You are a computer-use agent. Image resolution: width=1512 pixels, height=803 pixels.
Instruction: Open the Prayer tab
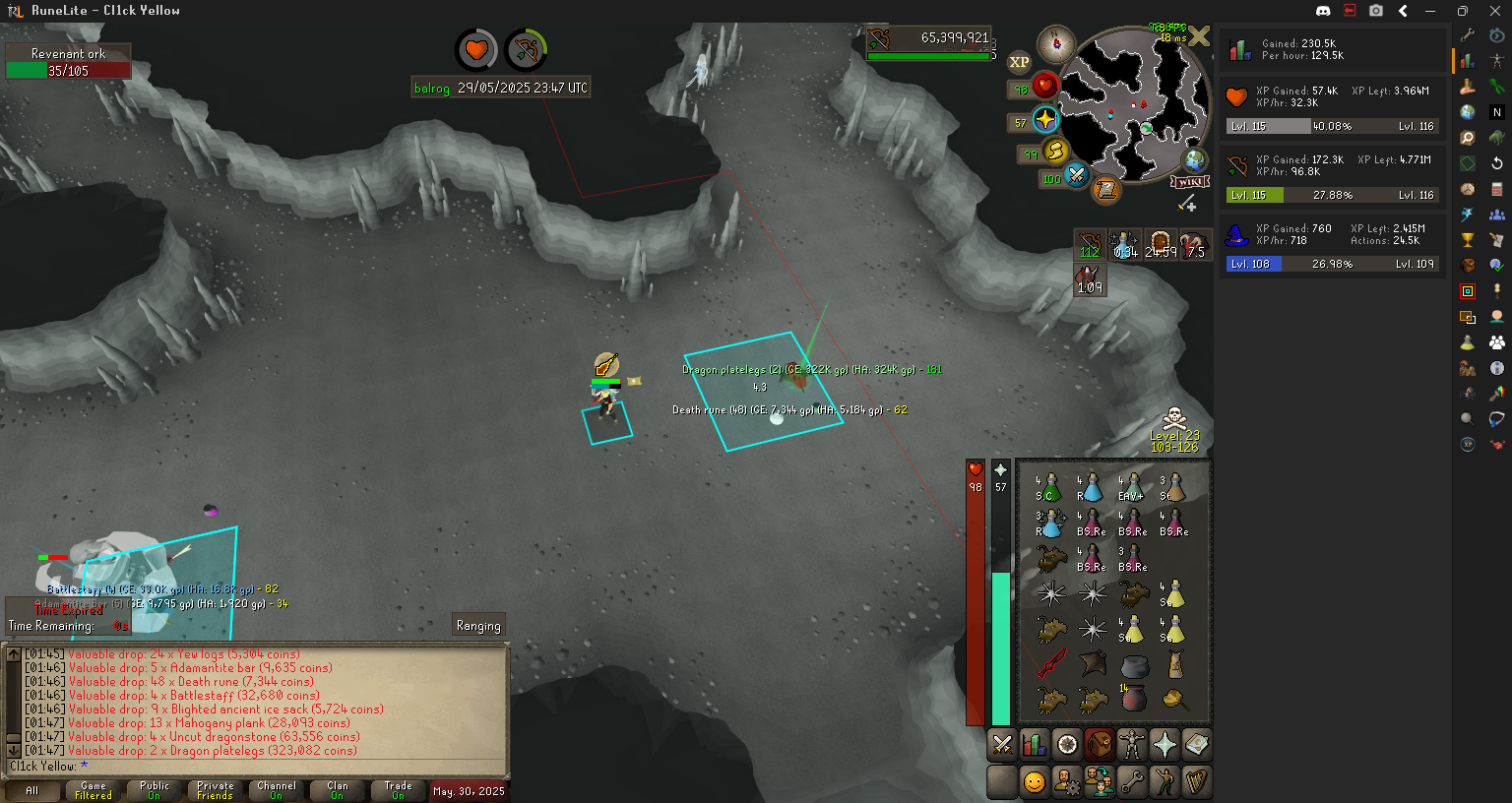pos(1165,745)
